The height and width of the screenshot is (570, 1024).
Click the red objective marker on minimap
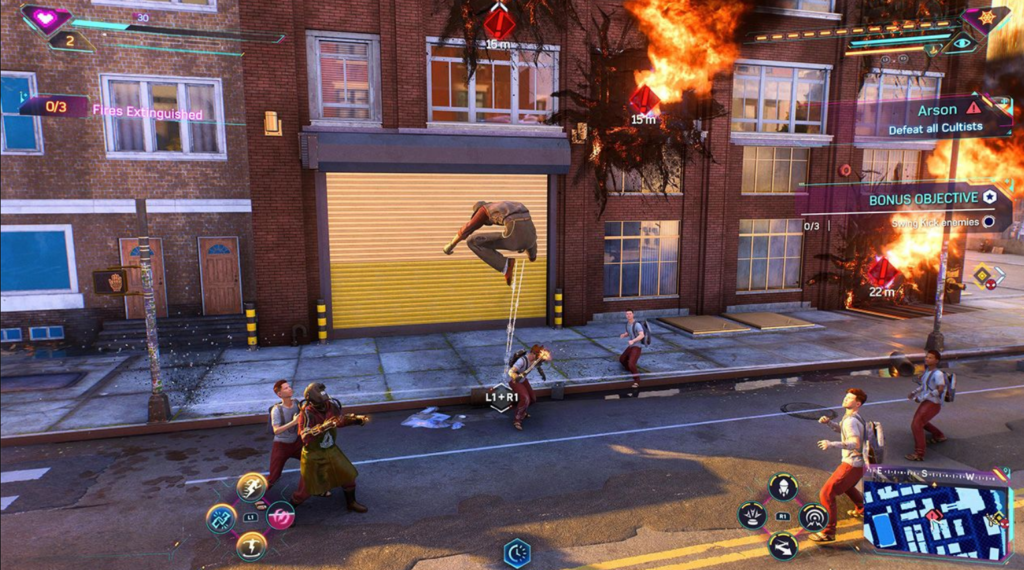coord(934,516)
